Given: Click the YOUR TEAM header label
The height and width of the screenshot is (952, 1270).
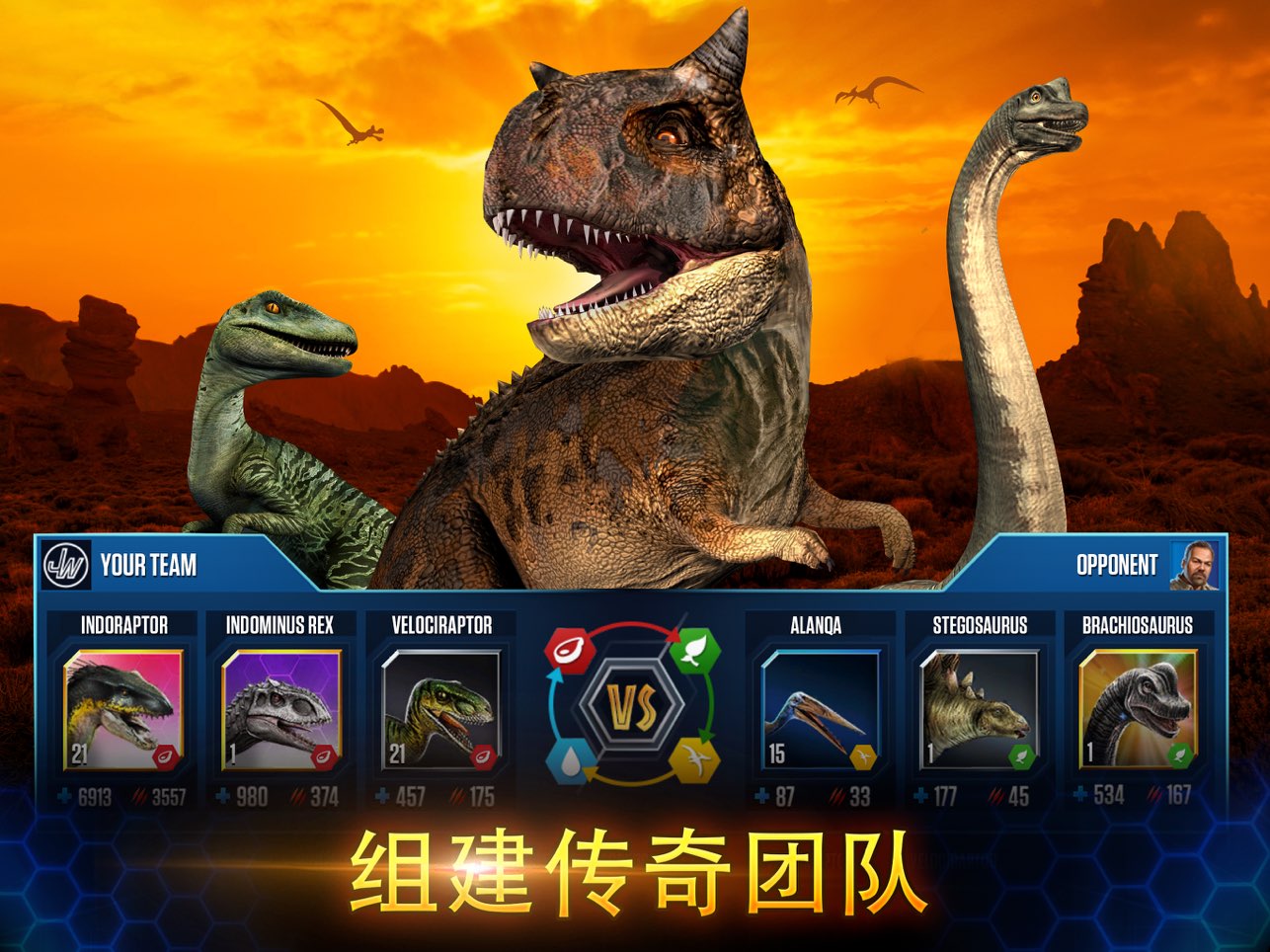Looking at the screenshot, I should 149,566.
